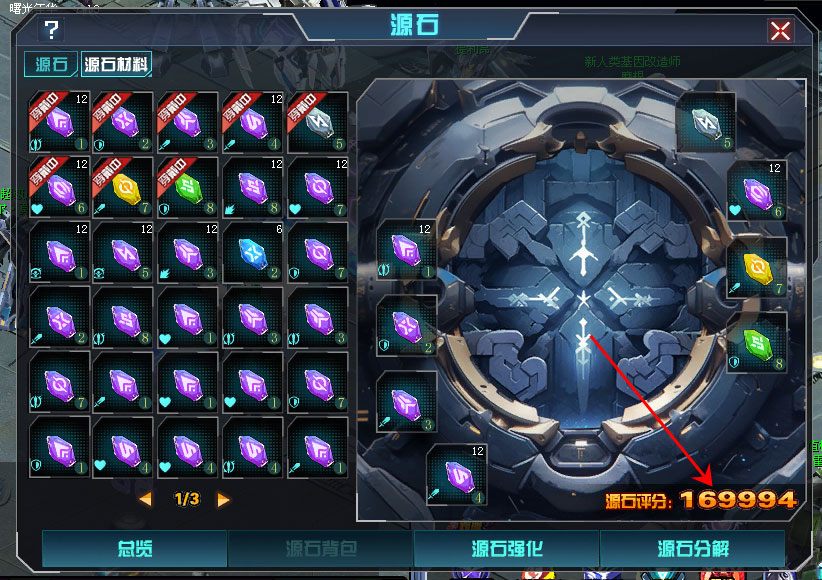Open 源石分解 decomposition
Viewport: 822px width, 580px height.
pyautogui.click(x=692, y=549)
